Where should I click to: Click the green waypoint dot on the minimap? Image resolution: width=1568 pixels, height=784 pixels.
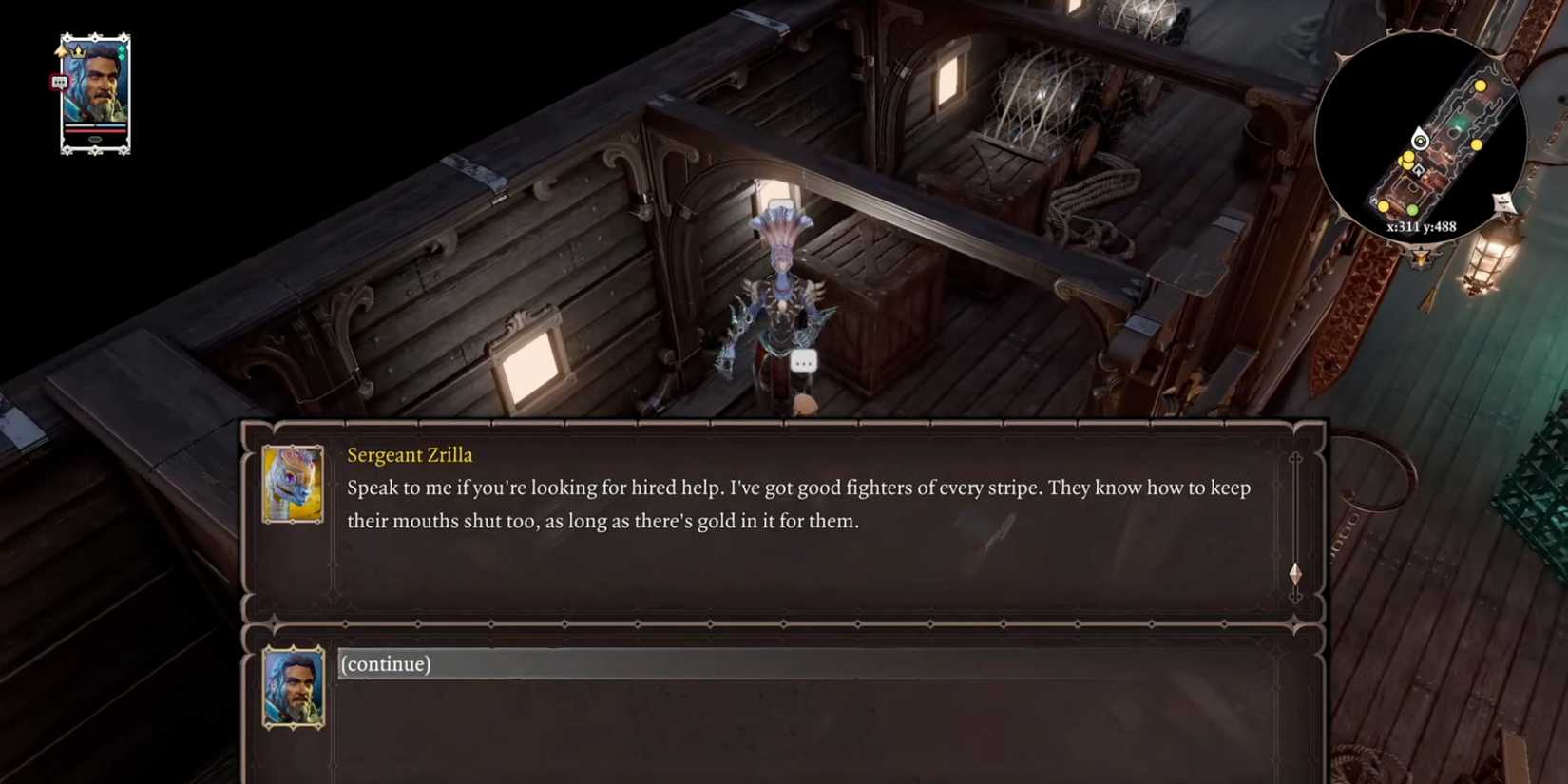(x=1412, y=208)
